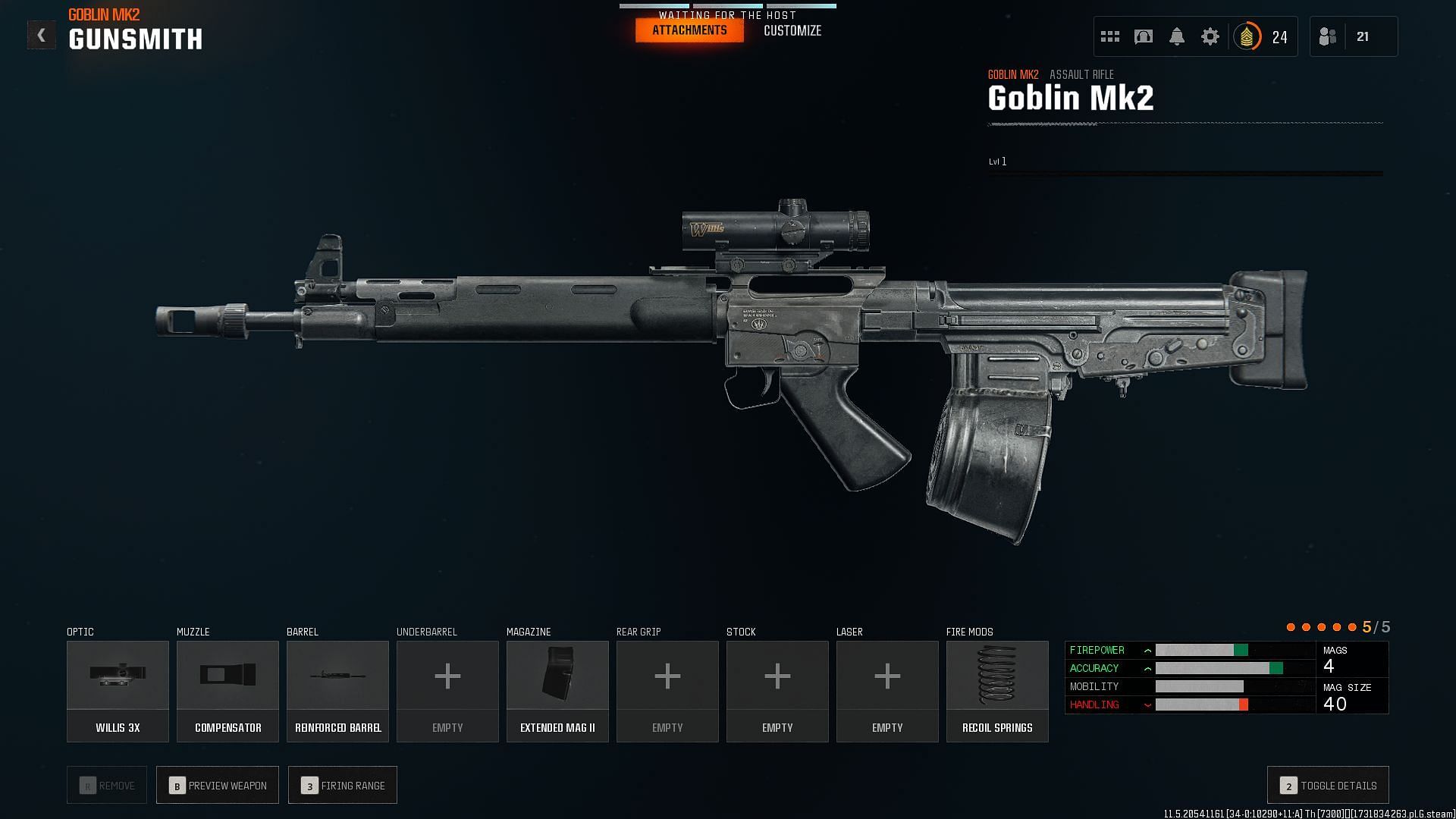Open the notifications bell
The height and width of the screenshot is (819, 1456).
pos(1177,36)
